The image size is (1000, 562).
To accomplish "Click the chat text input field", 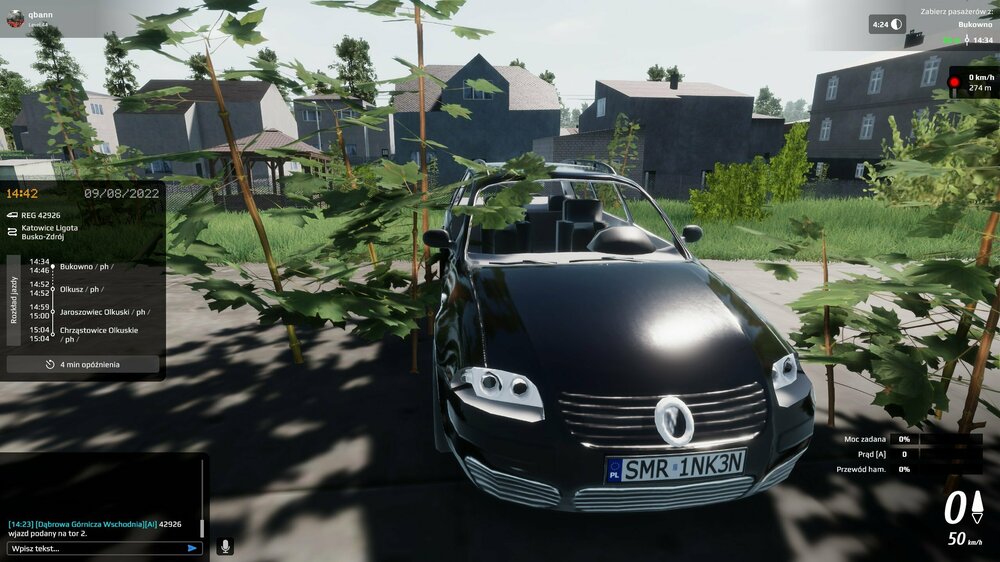I will (95, 548).
